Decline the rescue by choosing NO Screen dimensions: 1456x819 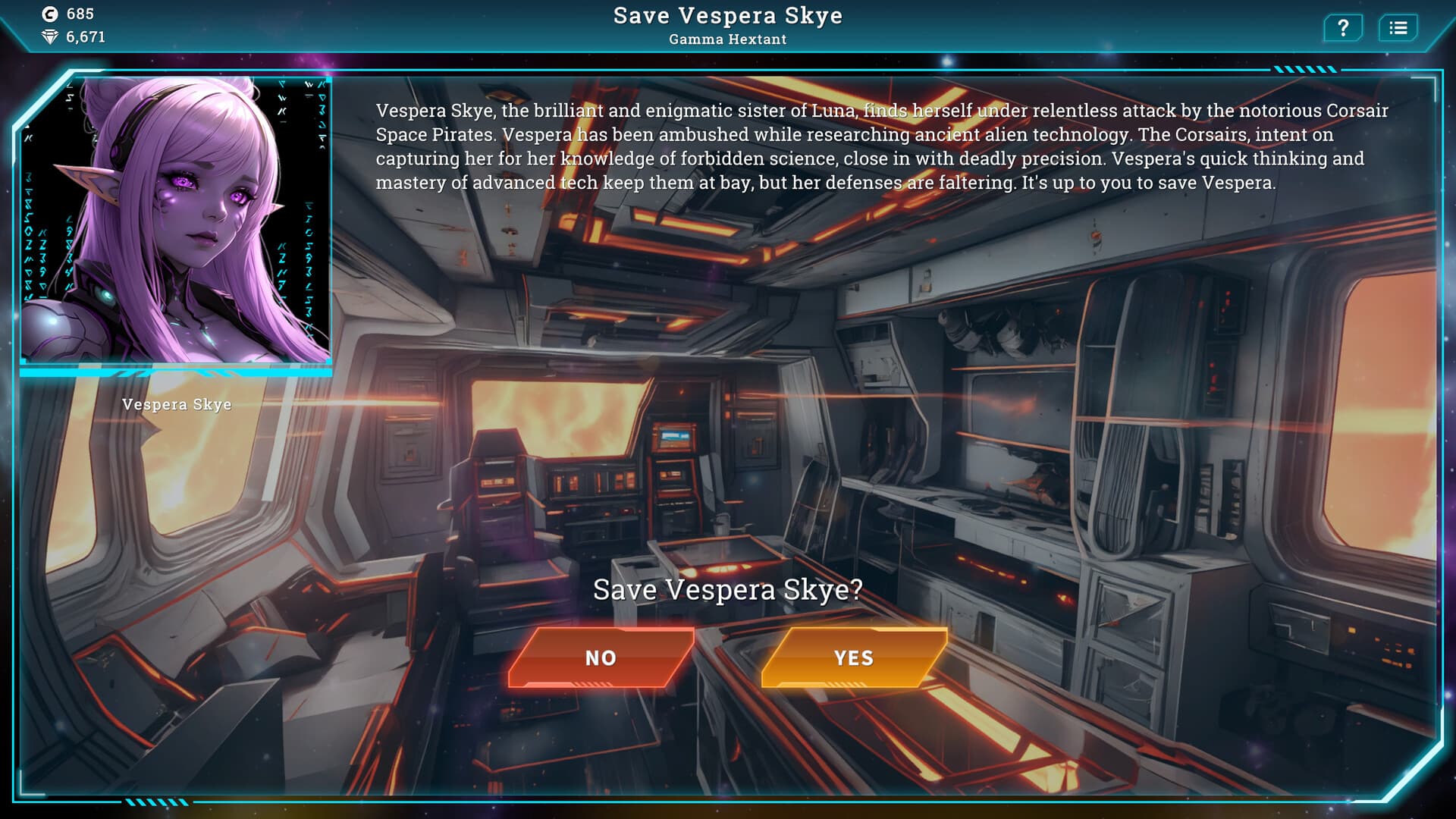(x=601, y=658)
